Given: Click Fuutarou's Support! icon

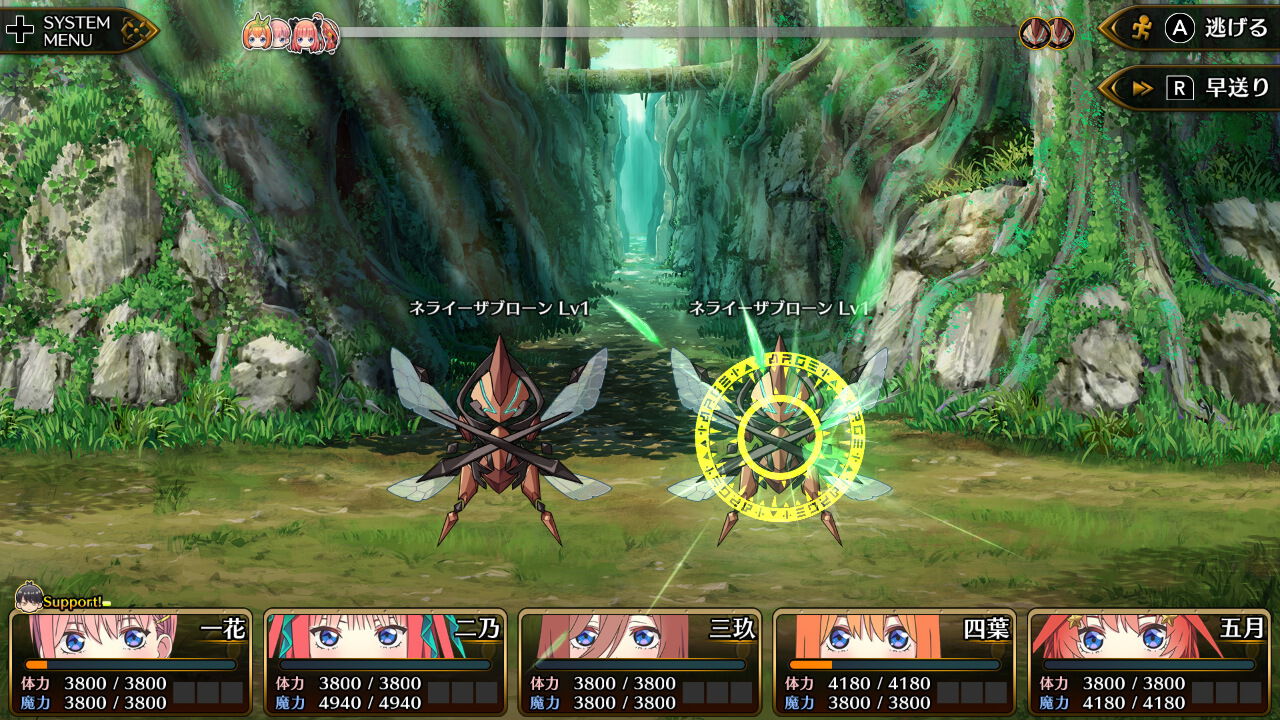Looking at the screenshot, I should 30,601.
